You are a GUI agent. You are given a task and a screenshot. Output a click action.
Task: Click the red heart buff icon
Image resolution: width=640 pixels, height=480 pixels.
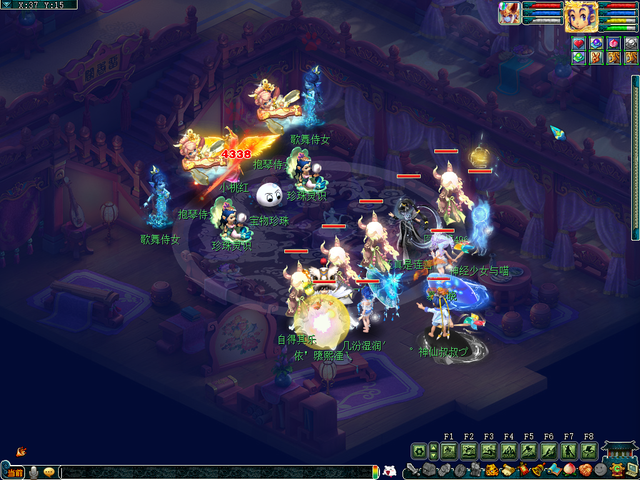[578, 42]
